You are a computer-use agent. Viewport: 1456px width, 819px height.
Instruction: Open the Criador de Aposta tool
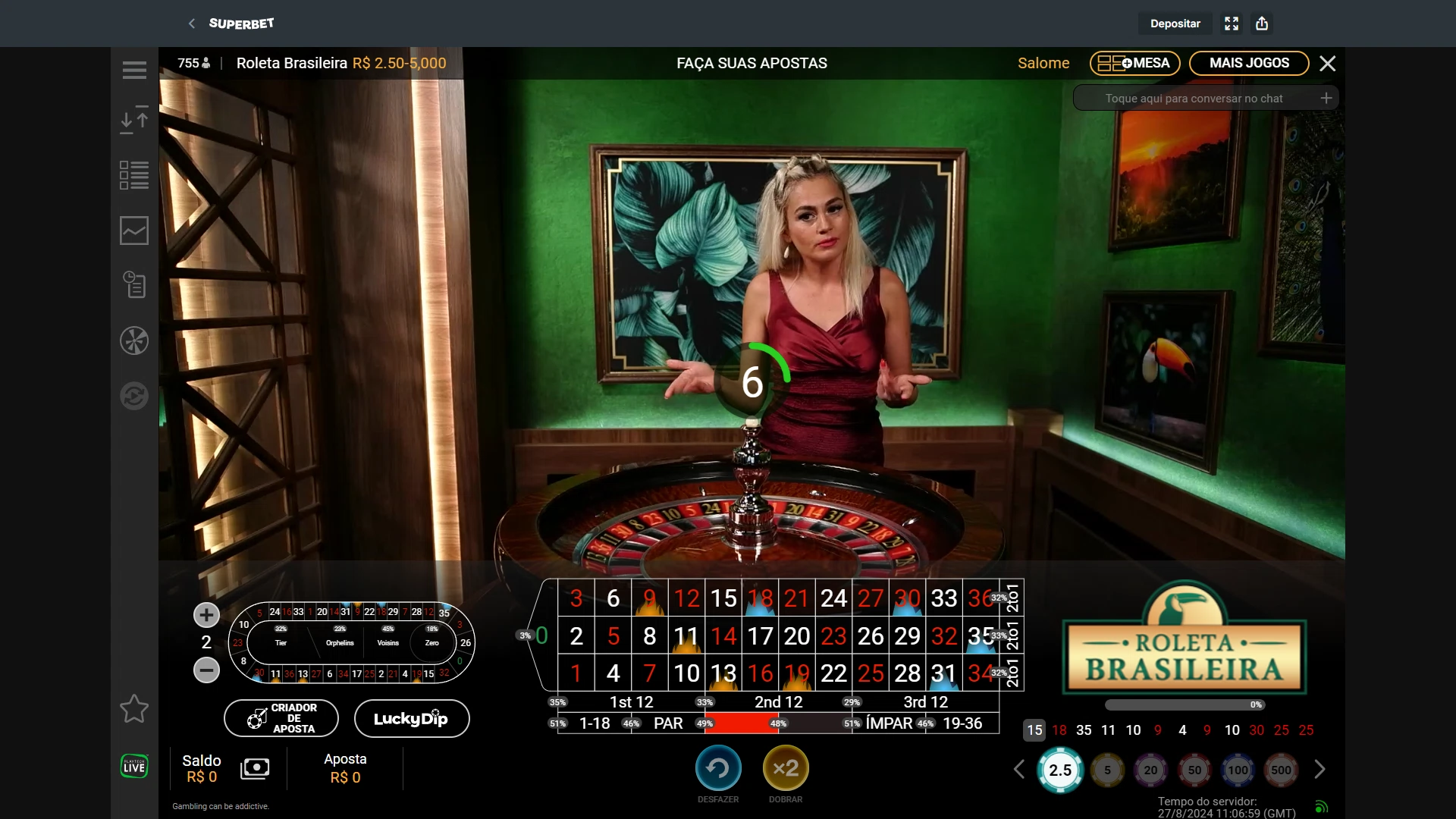coord(281,718)
